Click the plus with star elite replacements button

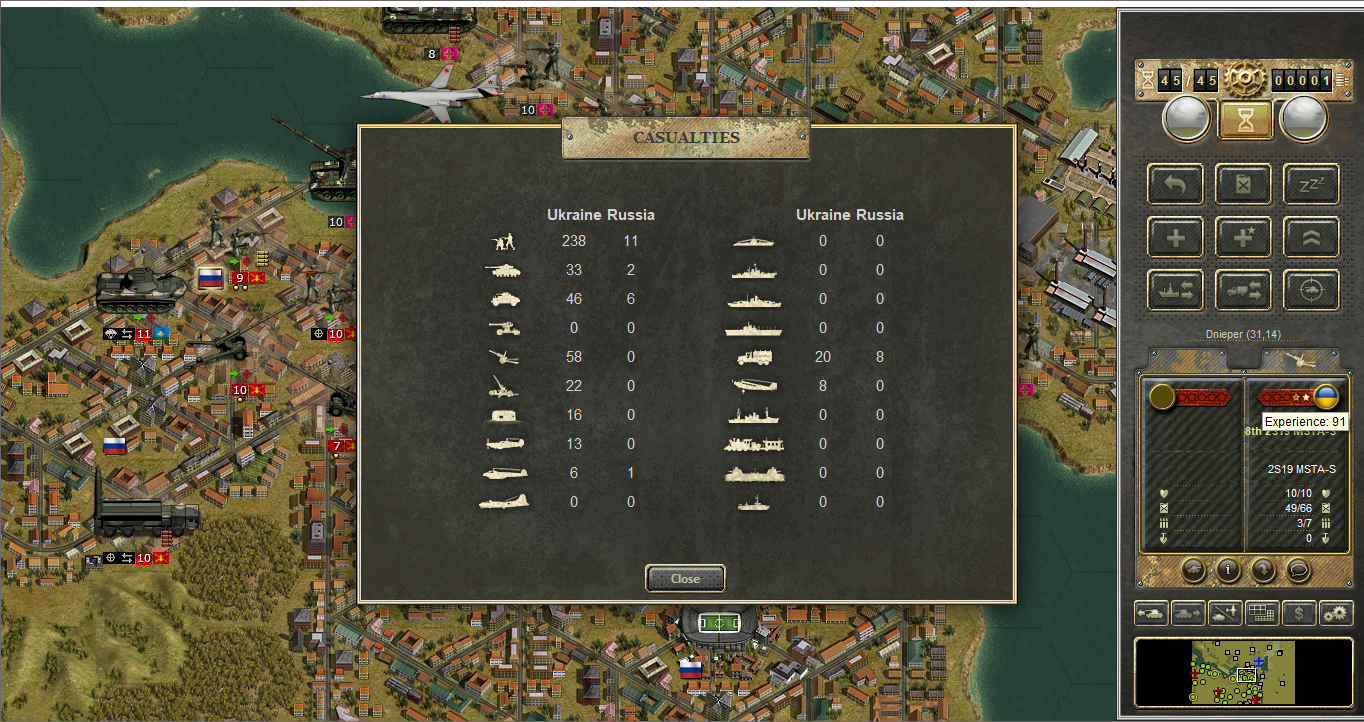(1243, 237)
